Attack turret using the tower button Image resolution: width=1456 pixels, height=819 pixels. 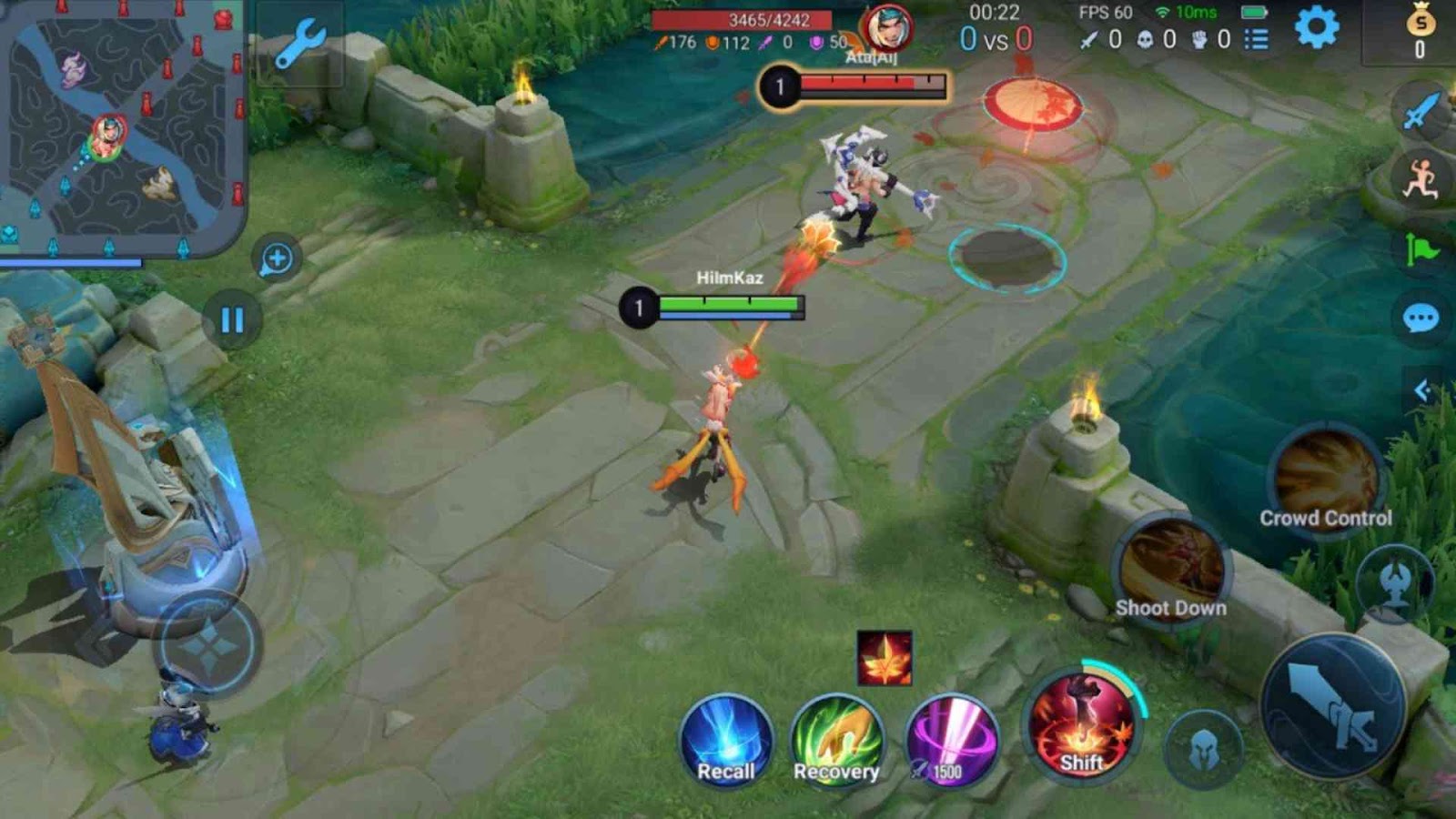[1394, 581]
